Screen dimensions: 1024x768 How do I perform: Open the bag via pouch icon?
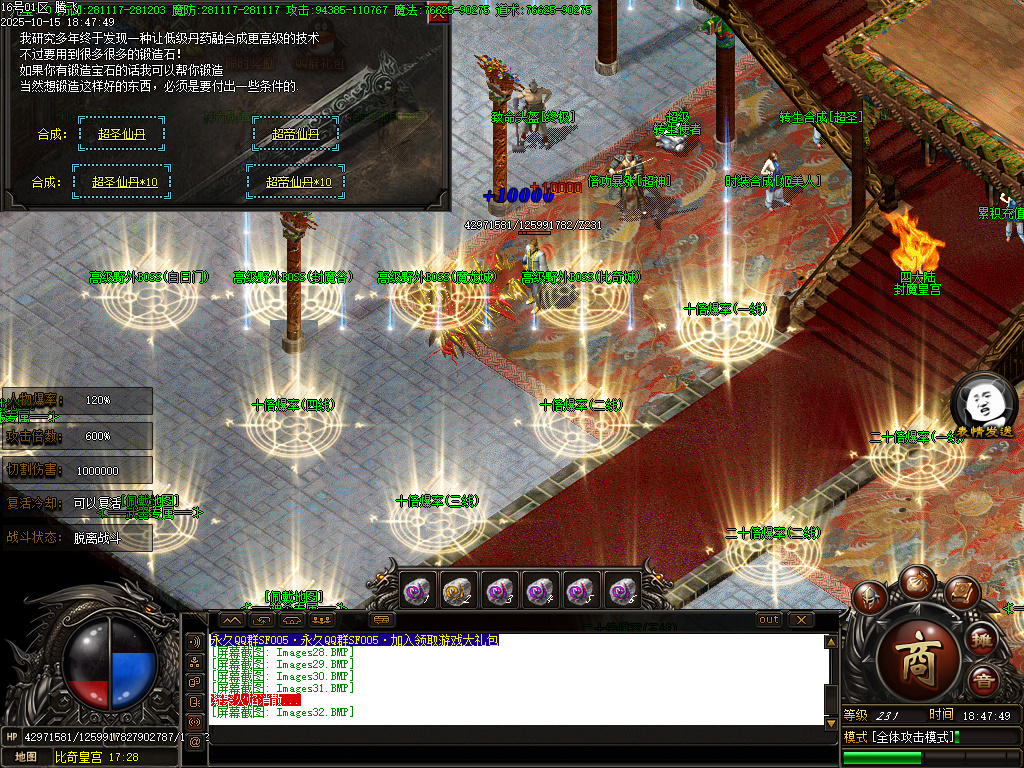tap(916, 581)
